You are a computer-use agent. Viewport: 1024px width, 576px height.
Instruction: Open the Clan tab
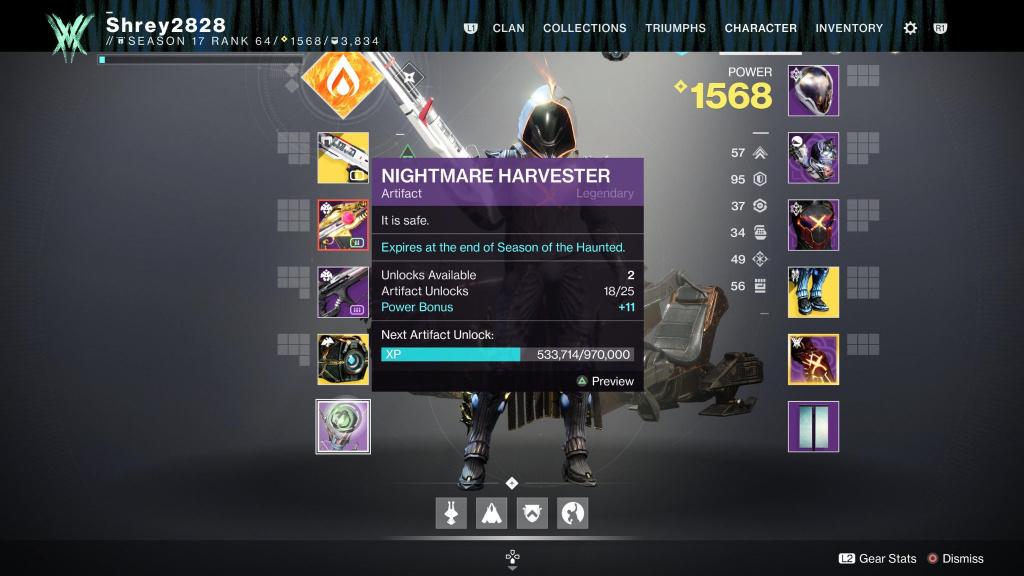509,28
